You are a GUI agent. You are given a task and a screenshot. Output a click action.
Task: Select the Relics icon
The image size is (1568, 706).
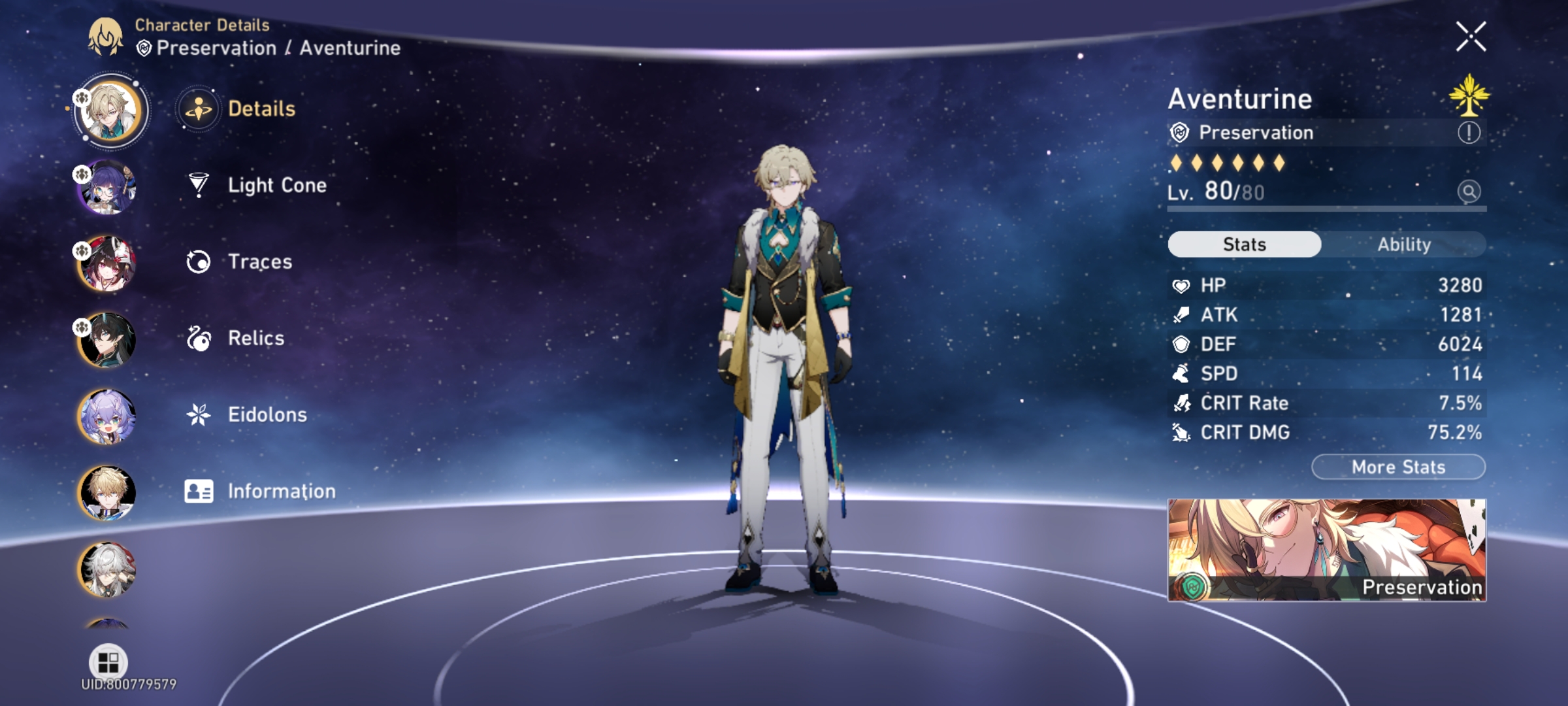click(198, 338)
